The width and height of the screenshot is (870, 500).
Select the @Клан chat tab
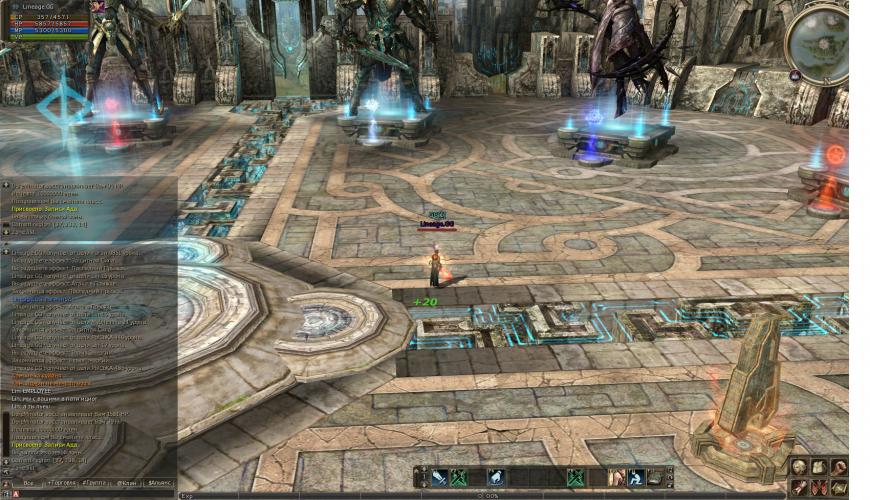(x=128, y=483)
